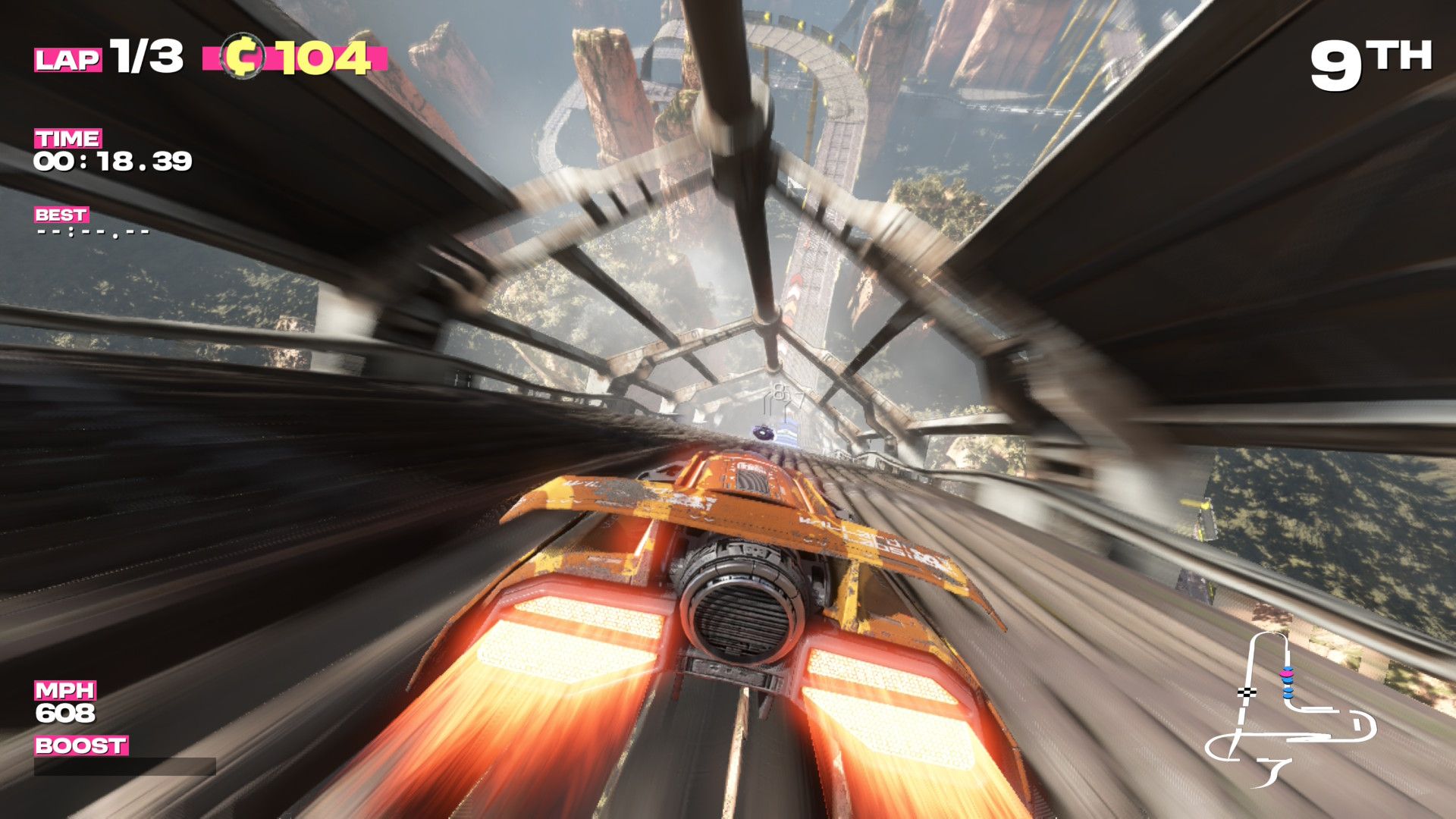The width and height of the screenshot is (1456, 819).
Task: Click a blue opponent dot on the minimap
Action: tap(1288, 695)
